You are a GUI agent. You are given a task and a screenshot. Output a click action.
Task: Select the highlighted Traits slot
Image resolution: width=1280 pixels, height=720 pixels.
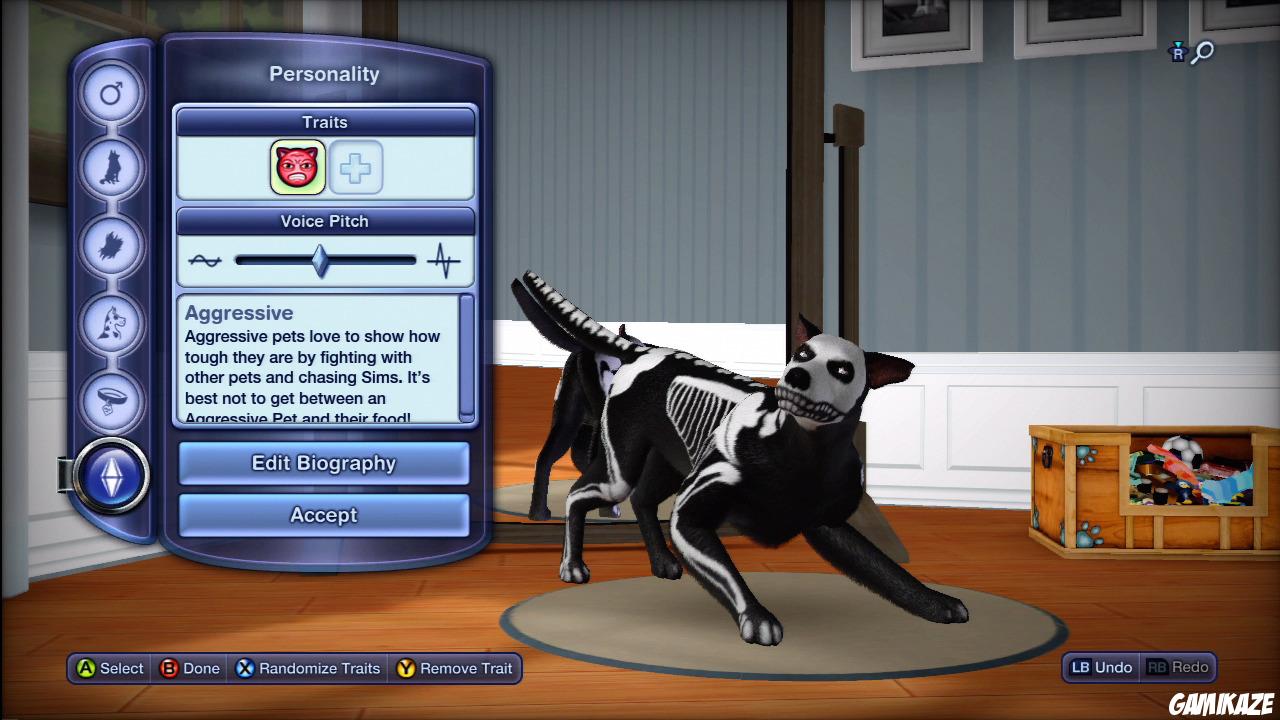pos(297,167)
